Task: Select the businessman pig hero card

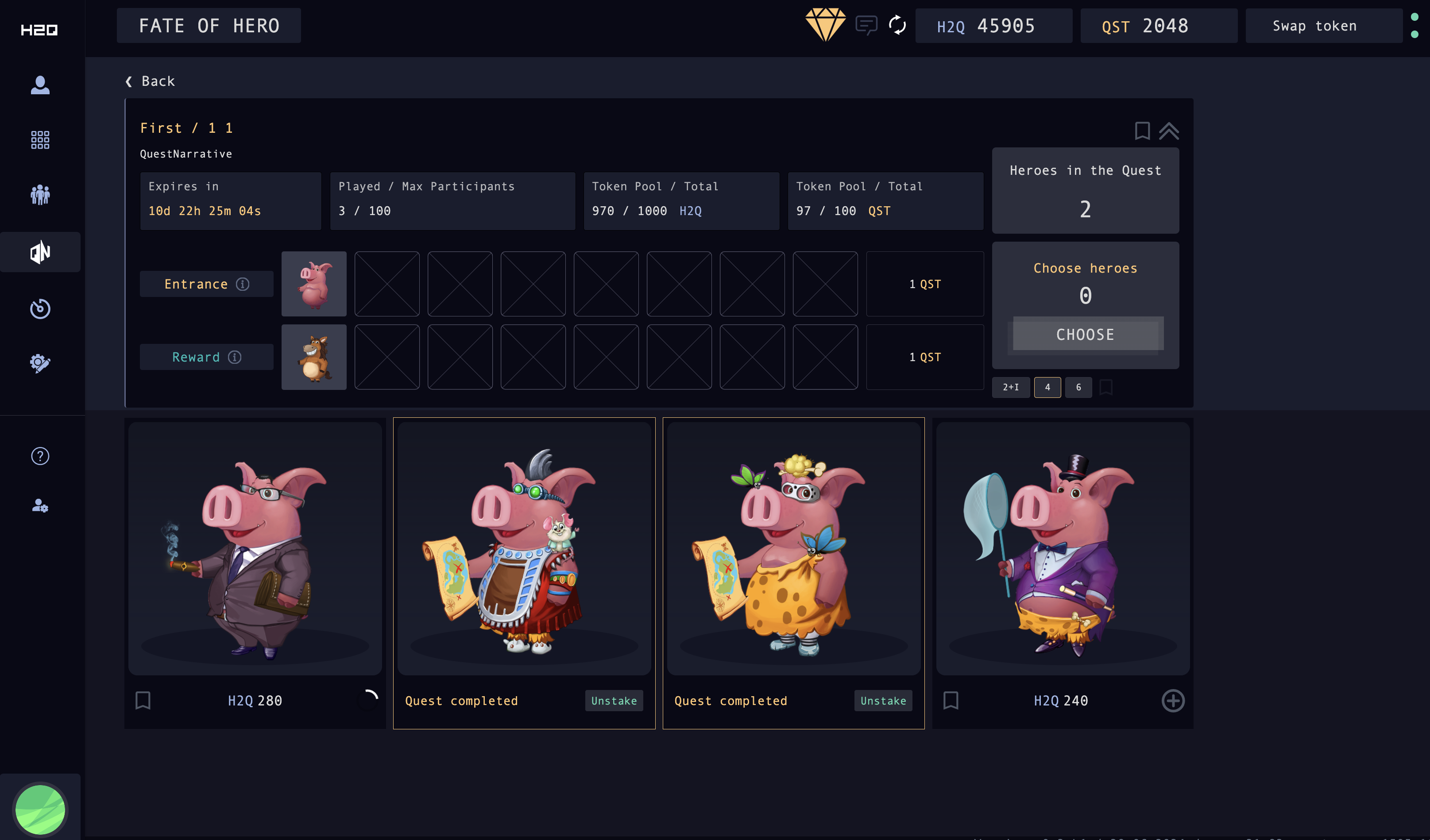Action: pos(255,549)
